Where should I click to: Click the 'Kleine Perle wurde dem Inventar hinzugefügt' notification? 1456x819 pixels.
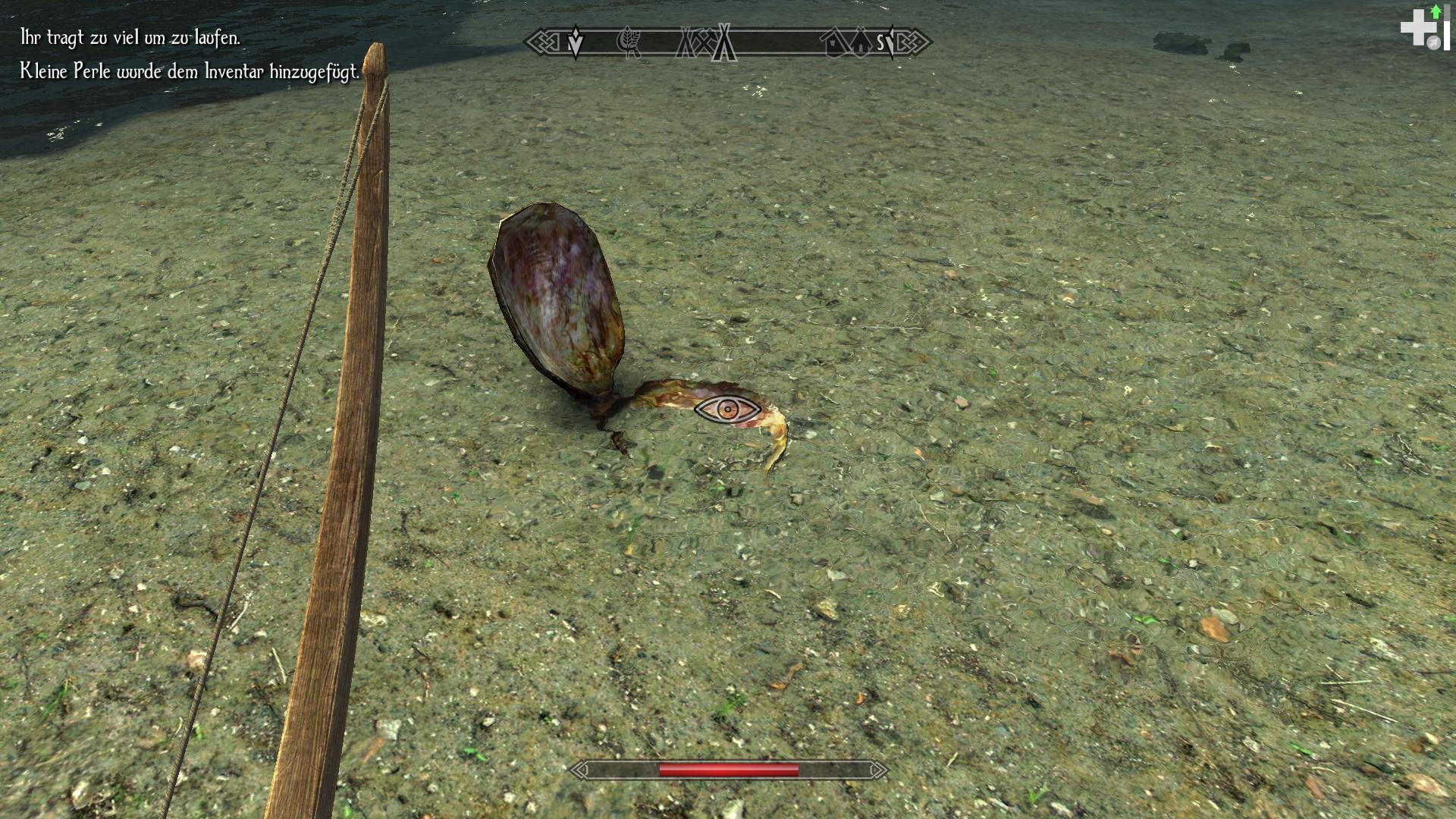coord(190,72)
